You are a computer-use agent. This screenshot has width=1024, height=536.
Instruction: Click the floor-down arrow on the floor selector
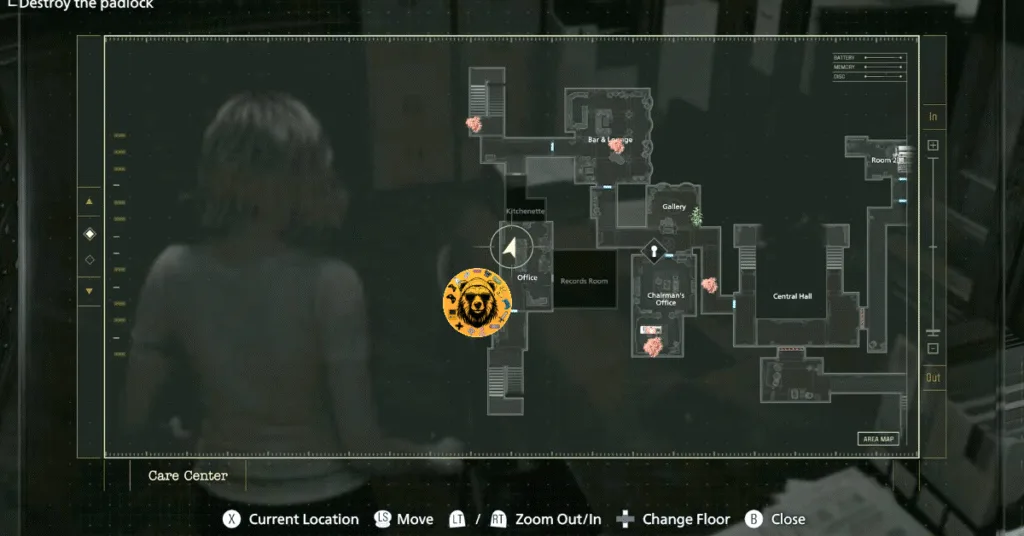click(89, 291)
